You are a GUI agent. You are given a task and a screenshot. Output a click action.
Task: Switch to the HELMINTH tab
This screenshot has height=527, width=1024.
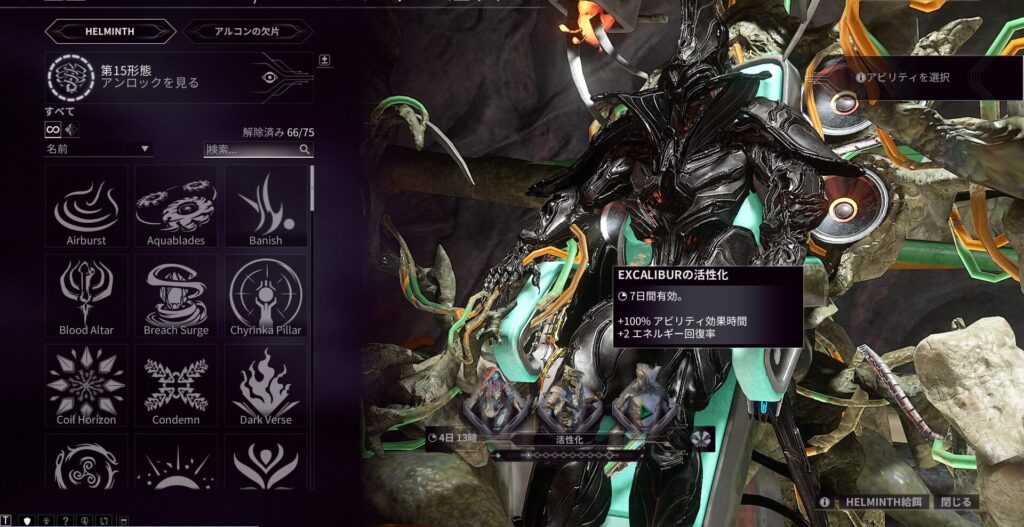[102, 32]
